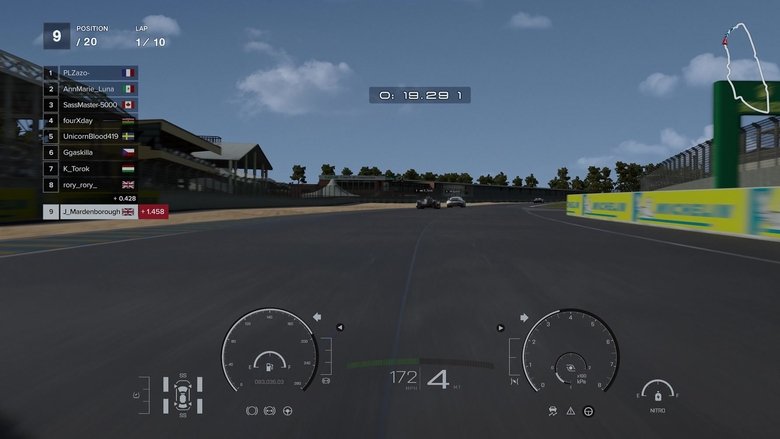Click the left turn arrow indicator
This screenshot has height=439, width=780.
(x=317, y=317)
